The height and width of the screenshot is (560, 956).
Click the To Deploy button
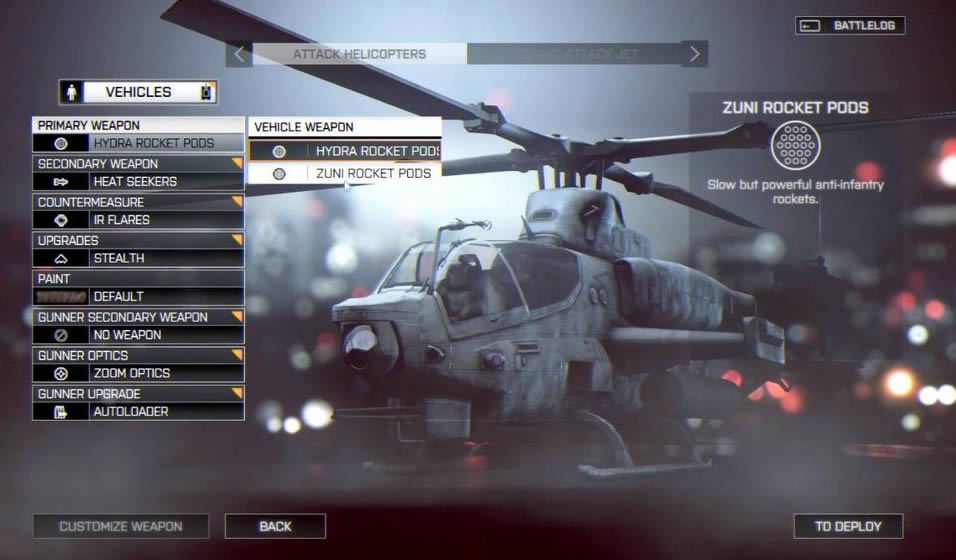click(x=848, y=526)
